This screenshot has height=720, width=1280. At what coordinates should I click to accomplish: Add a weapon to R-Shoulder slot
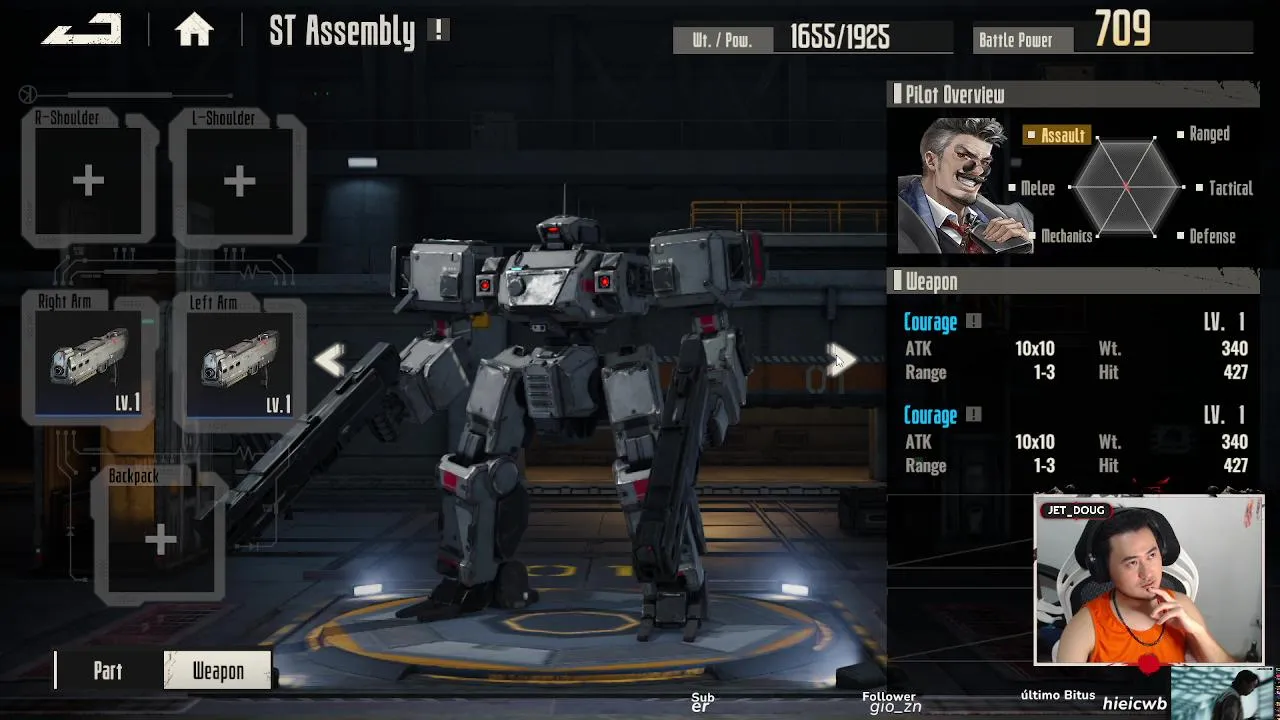click(88, 181)
